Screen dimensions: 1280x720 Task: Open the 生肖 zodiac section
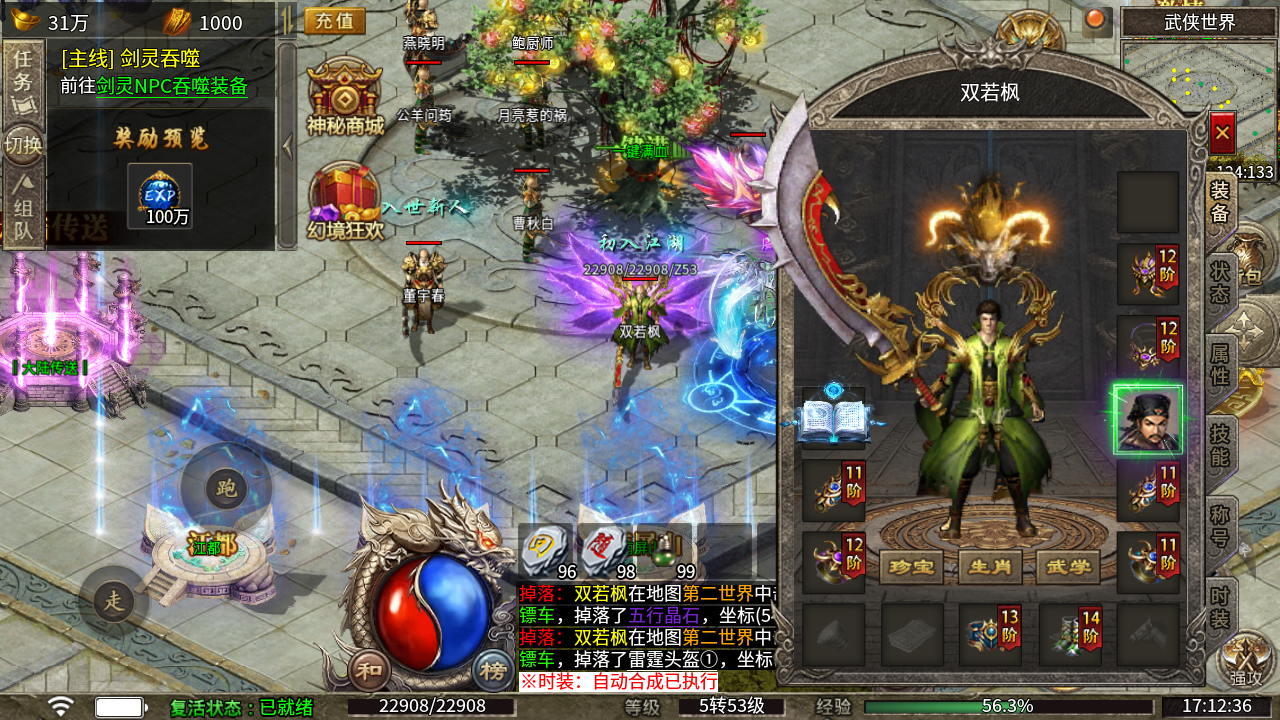click(990, 567)
